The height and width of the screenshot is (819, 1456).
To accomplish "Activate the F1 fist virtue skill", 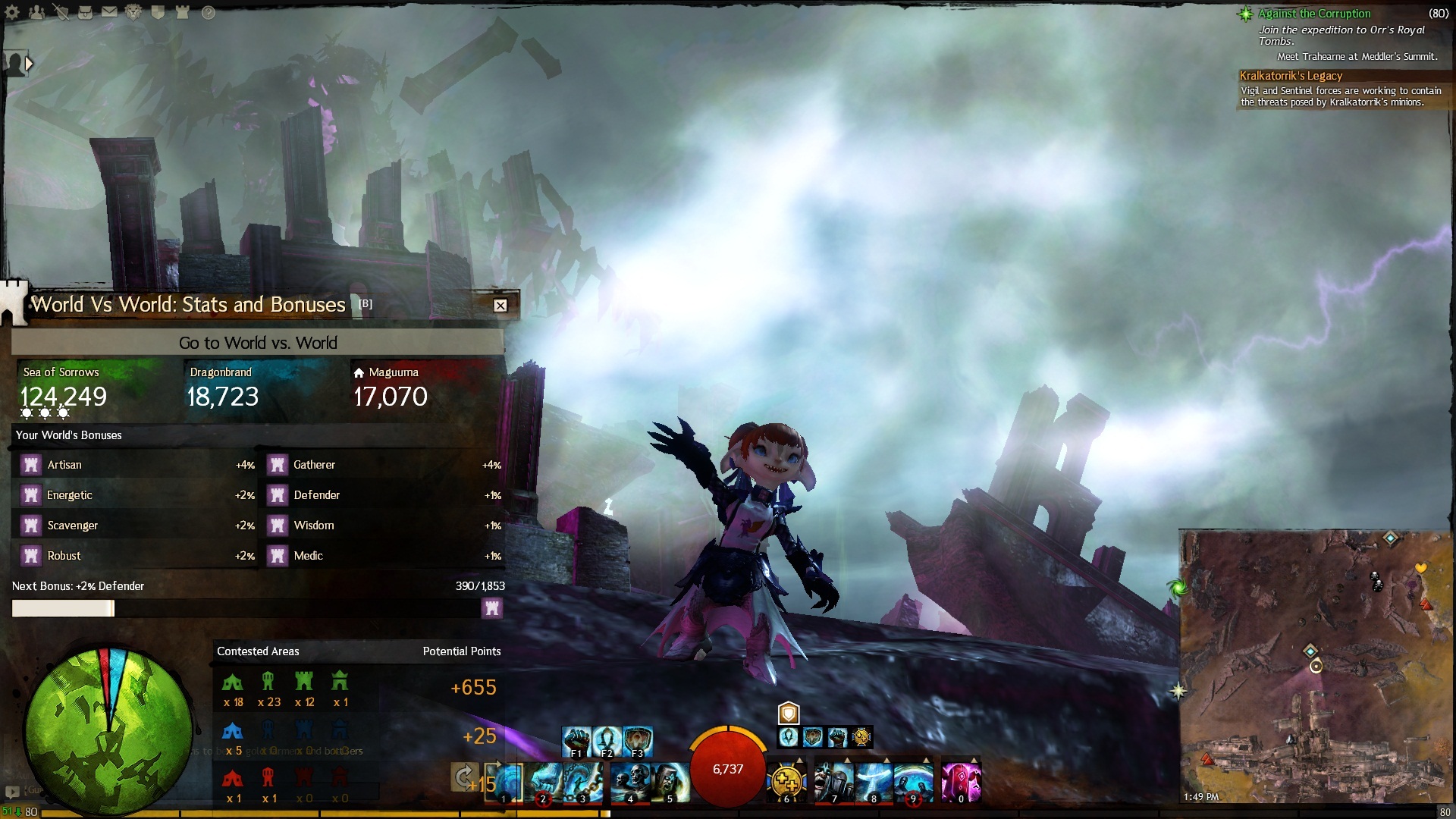I will click(x=576, y=740).
